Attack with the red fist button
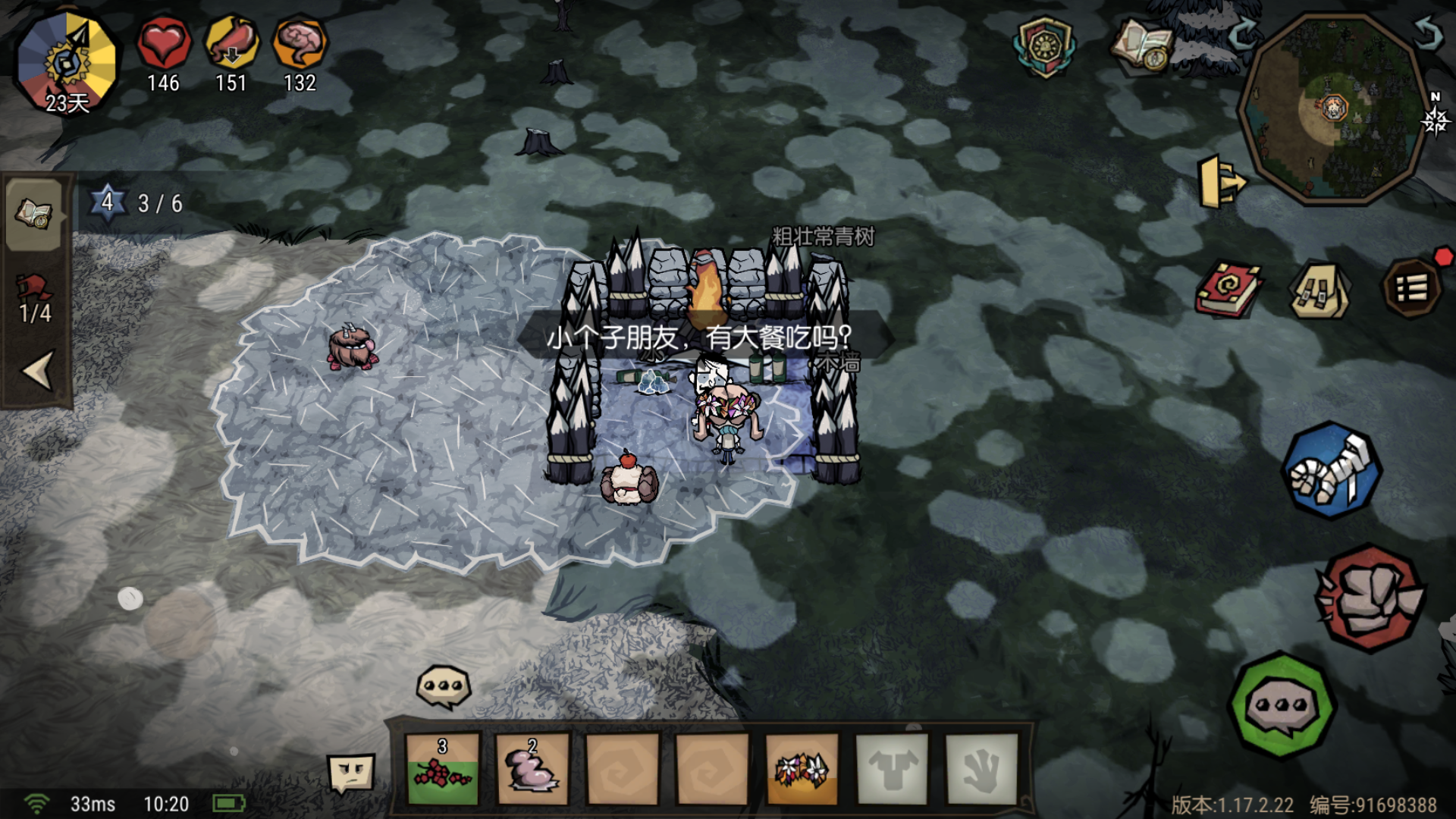Viewport: 1456px width, 819px height. [1370, 599]
